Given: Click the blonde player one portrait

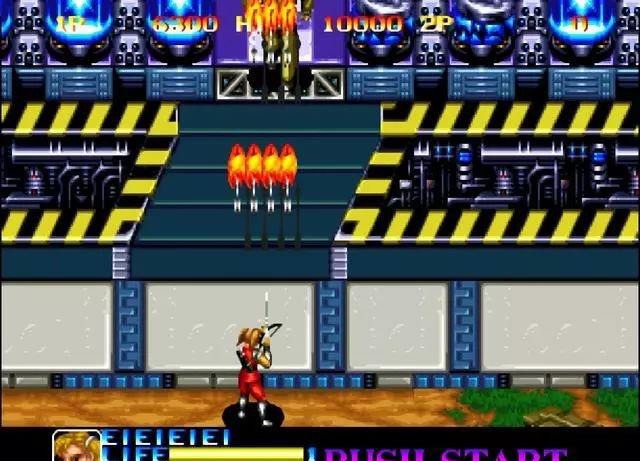Looking at the screenshot, I should pos(76,446).
